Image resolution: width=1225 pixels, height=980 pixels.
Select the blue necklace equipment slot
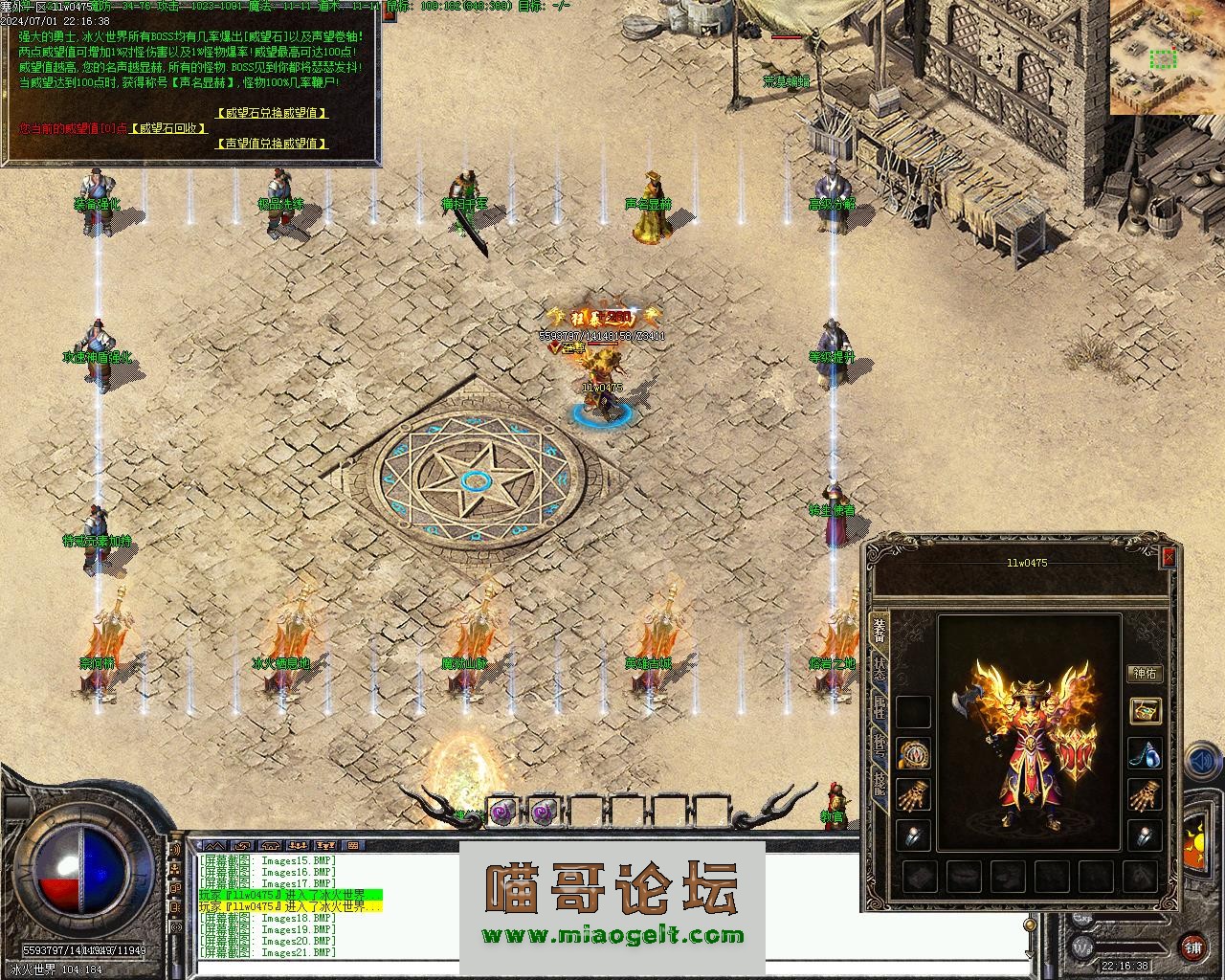click(1145, 753)
